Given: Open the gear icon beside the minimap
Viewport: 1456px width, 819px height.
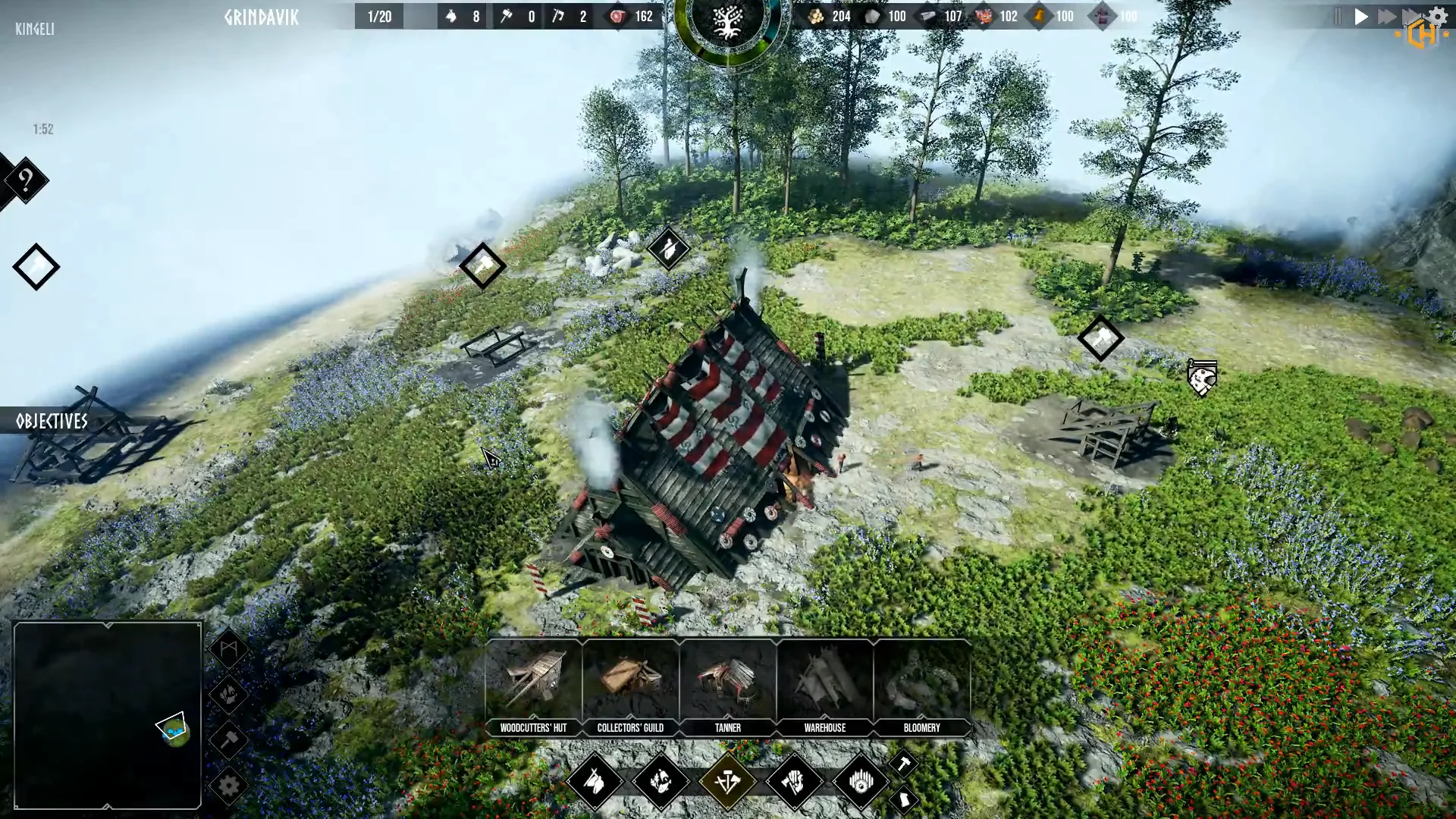Looking at the screenshot, I should tap(228, 786).
